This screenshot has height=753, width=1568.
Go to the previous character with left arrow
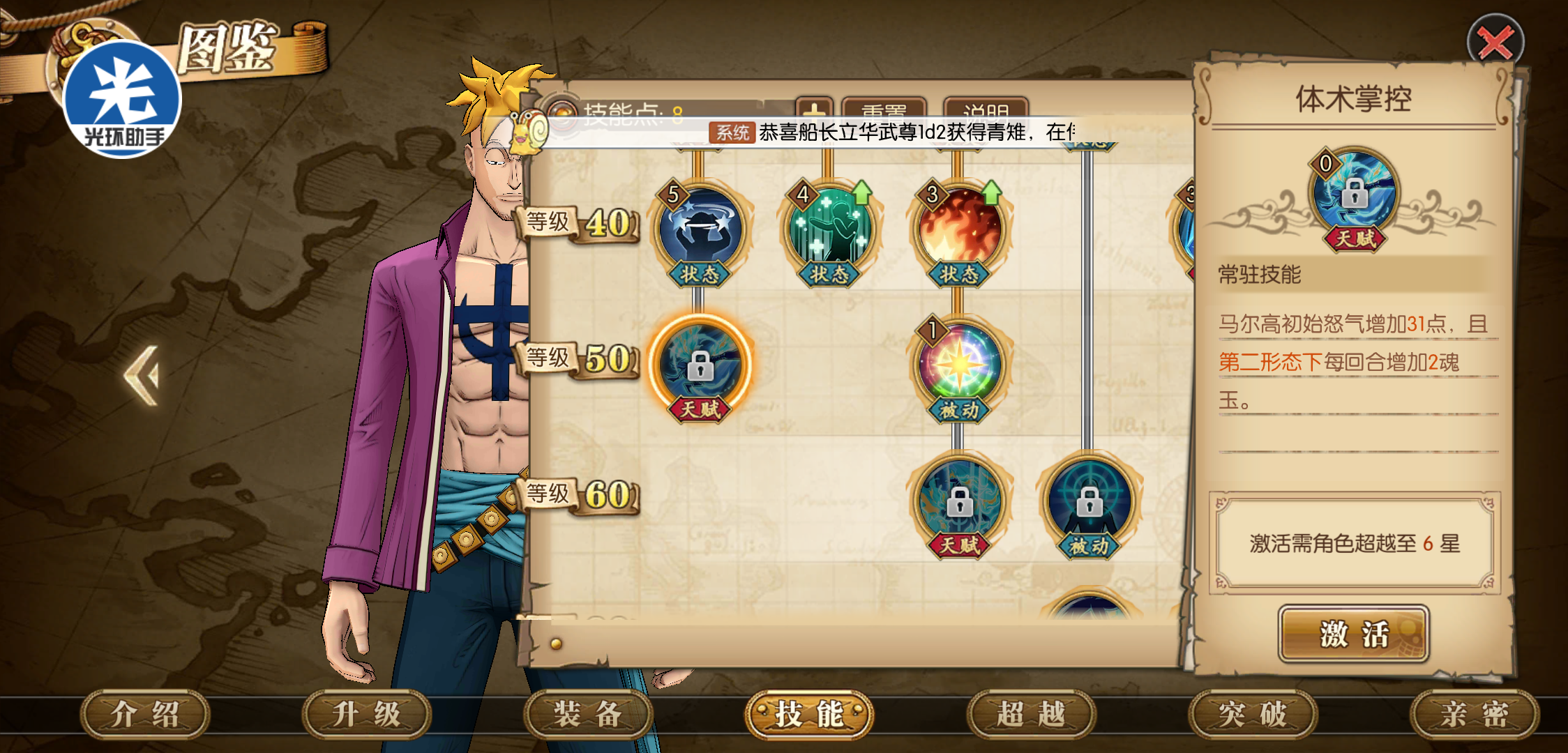coord(143,375)
